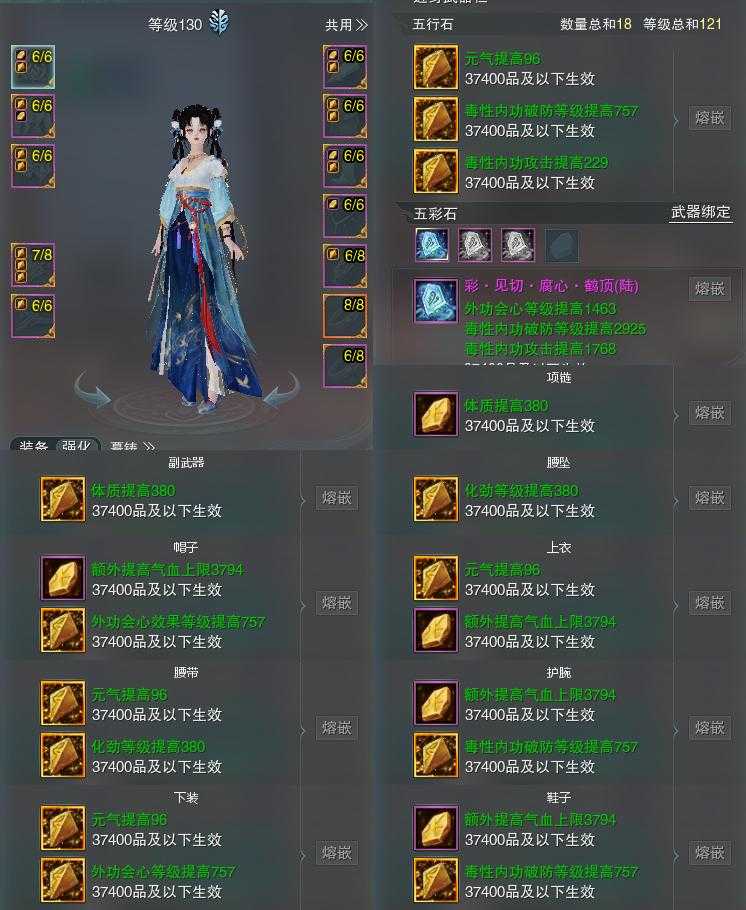
Task: Open the 装备 tab
Action: 34,447
